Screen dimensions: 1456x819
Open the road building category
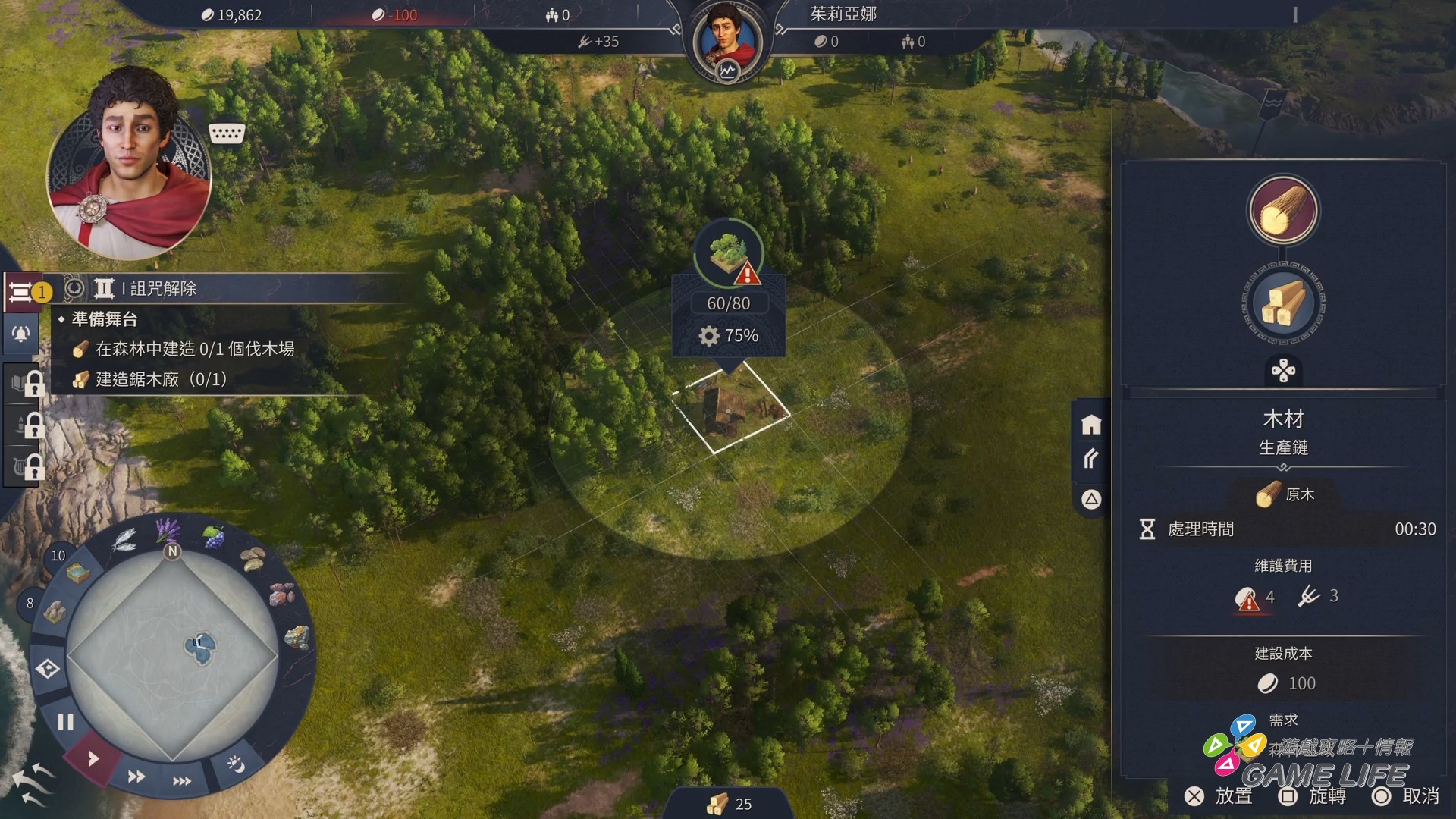click(1091, 459)
